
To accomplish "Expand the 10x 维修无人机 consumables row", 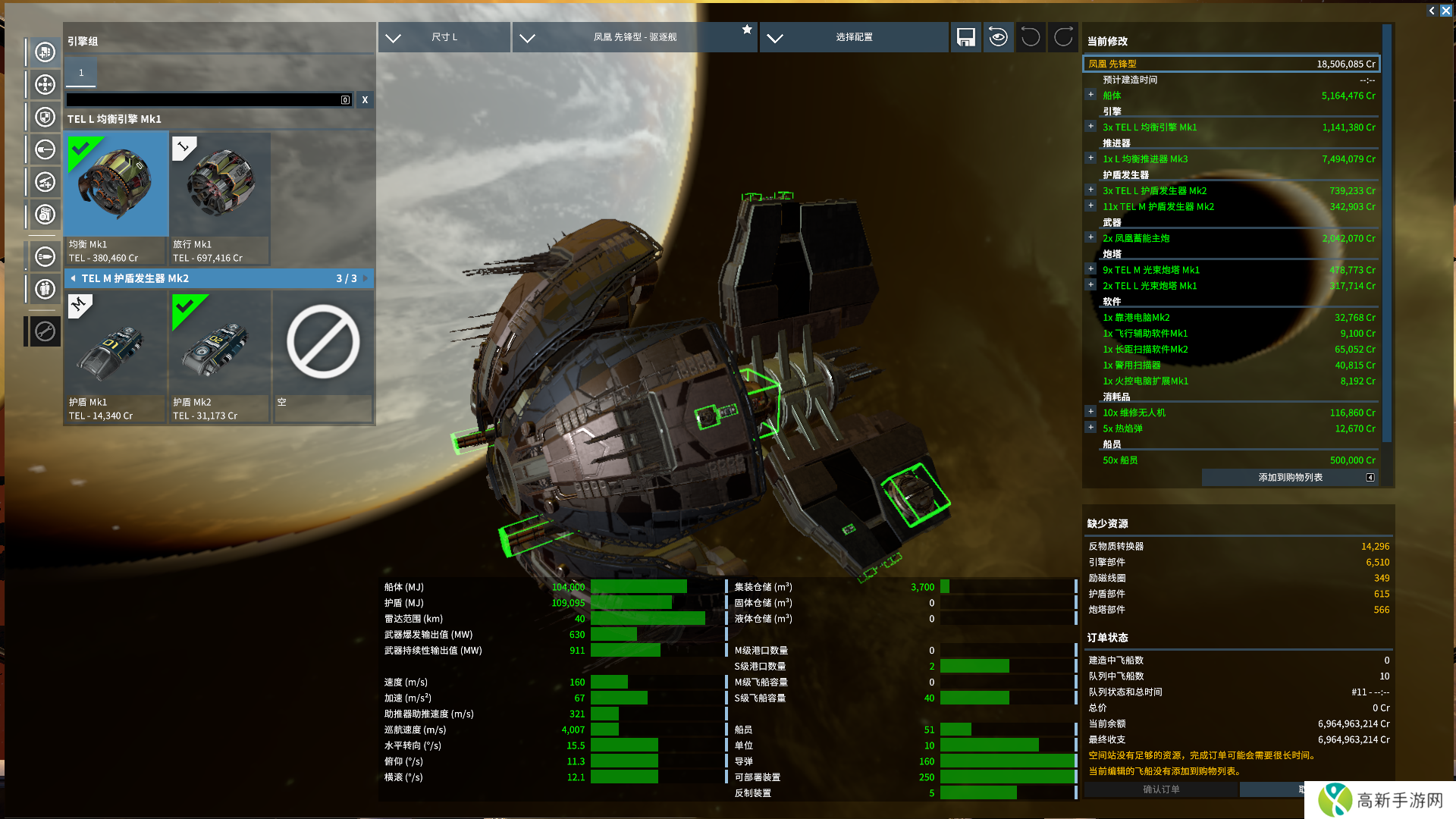I will (x=1090, y=413).
